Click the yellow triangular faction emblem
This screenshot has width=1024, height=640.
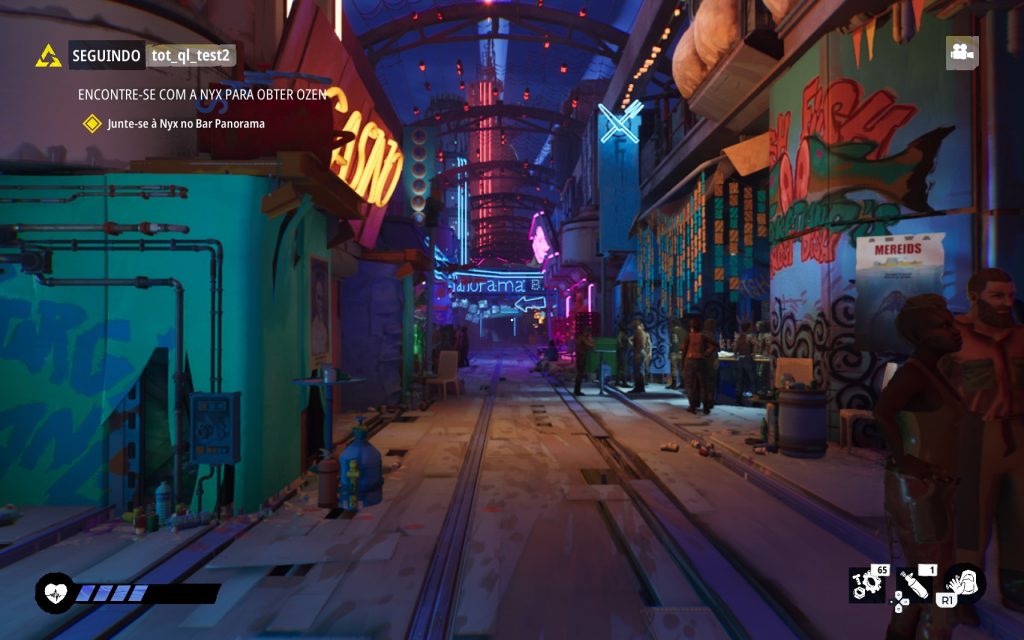pos(48,56)
